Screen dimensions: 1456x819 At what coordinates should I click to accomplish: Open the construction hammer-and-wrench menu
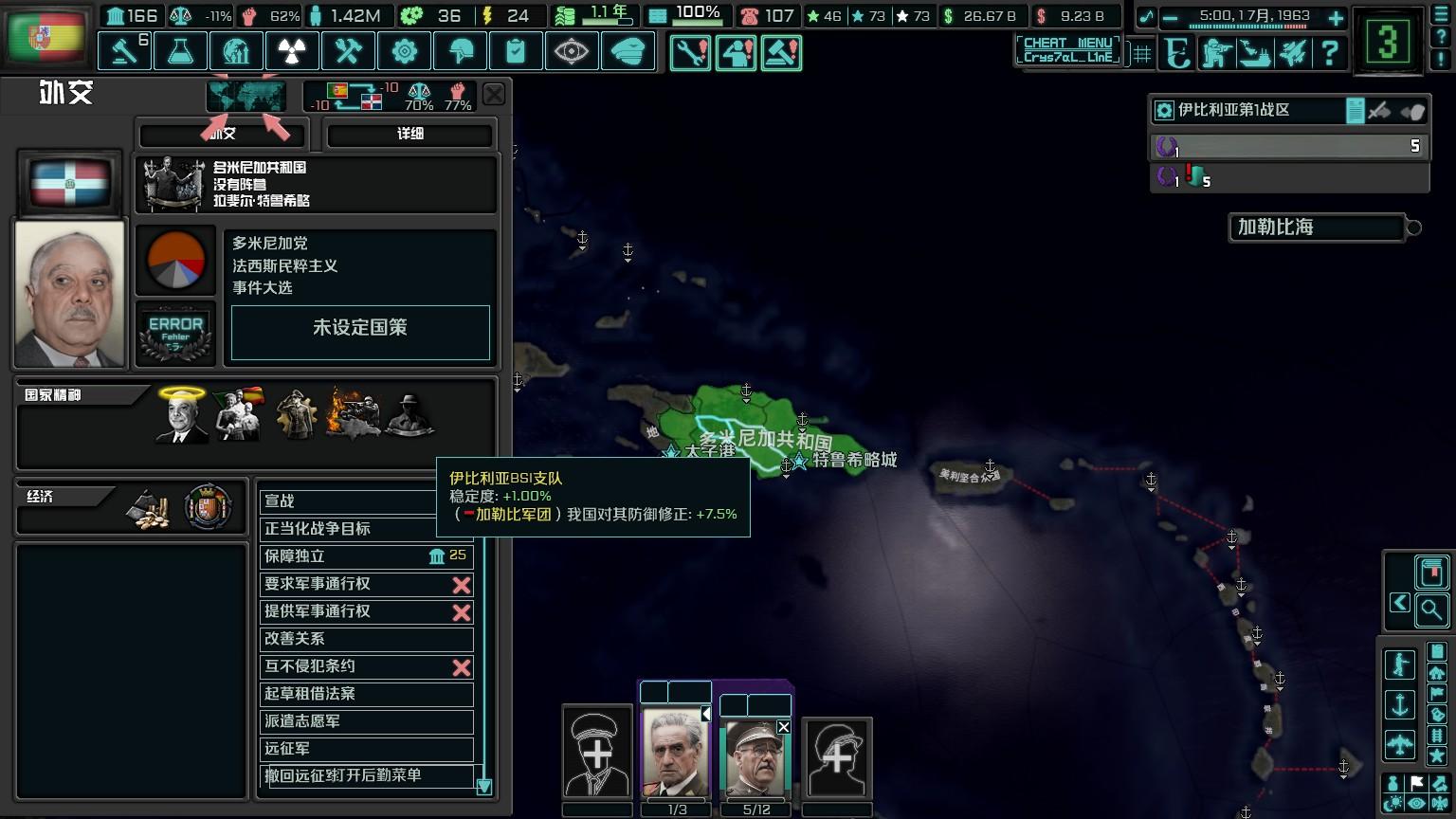pos(348,51)
